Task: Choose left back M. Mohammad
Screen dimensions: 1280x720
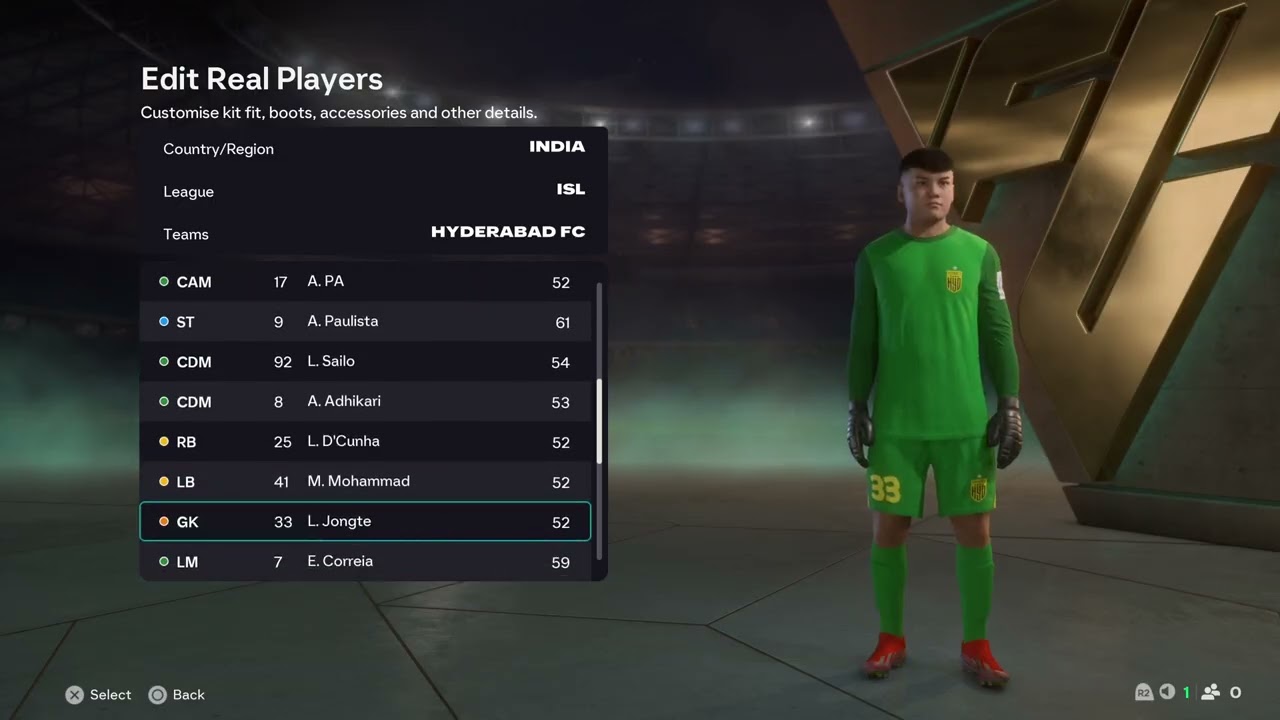Action: (x=365, y=482)
